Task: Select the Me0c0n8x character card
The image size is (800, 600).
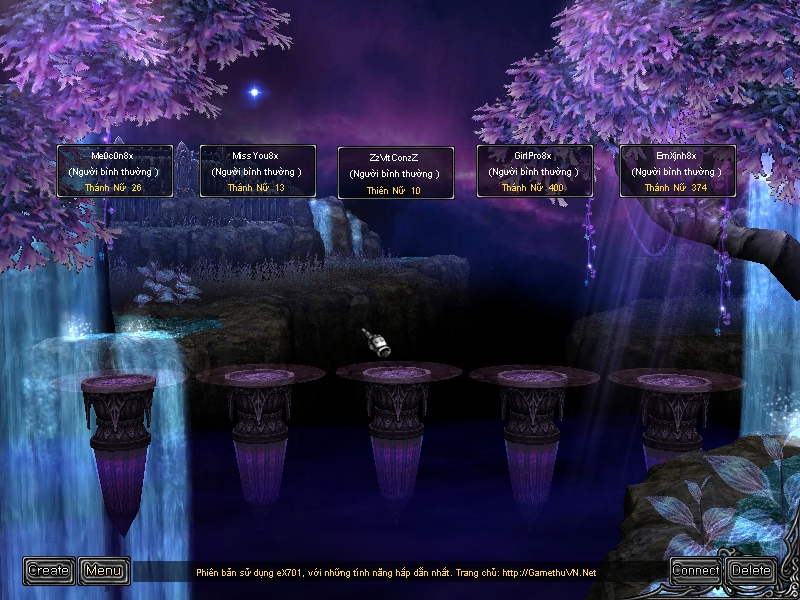Action: 114,171
